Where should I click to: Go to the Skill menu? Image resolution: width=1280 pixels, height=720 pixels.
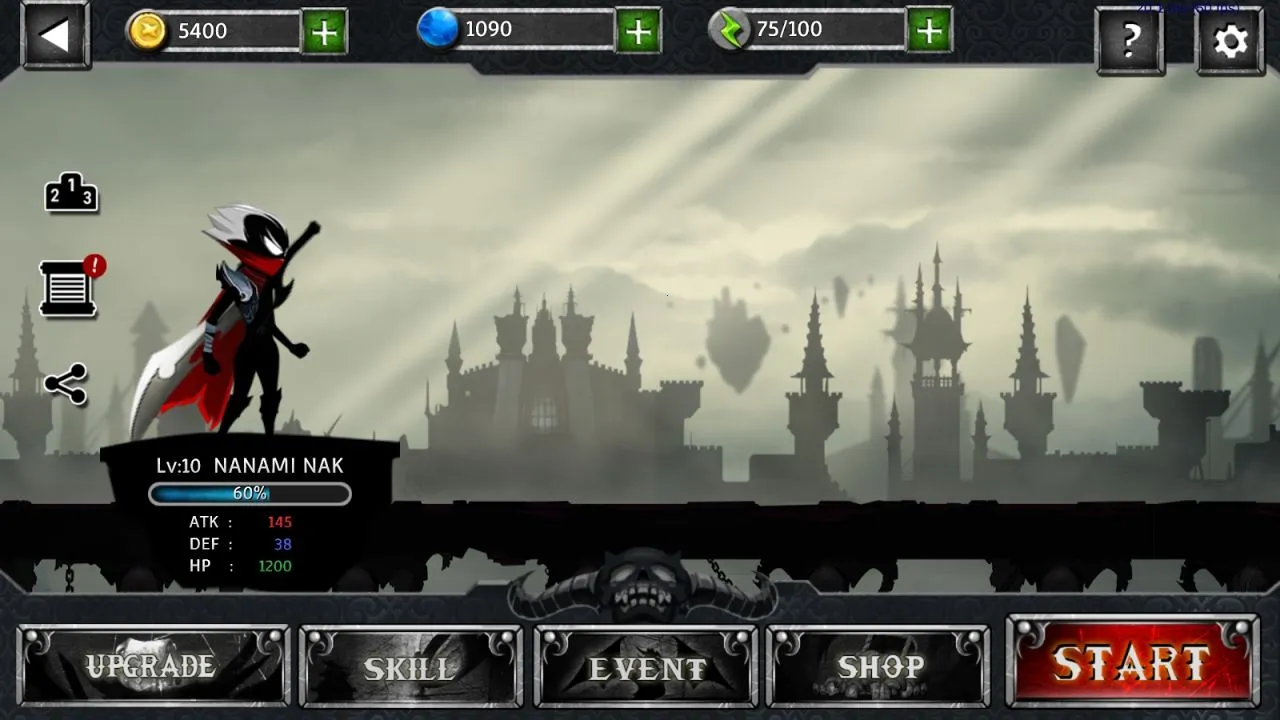coord(410,666)
